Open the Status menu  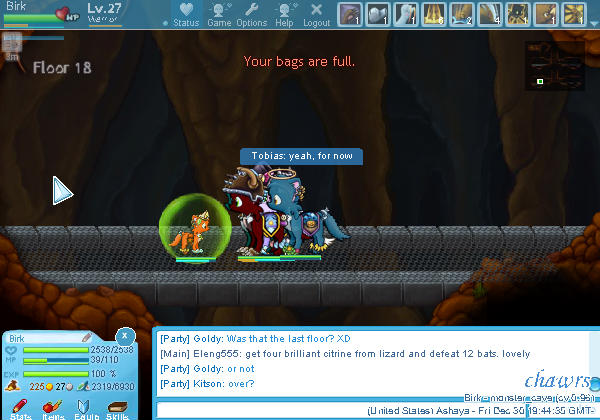click(x=186, y=14)
